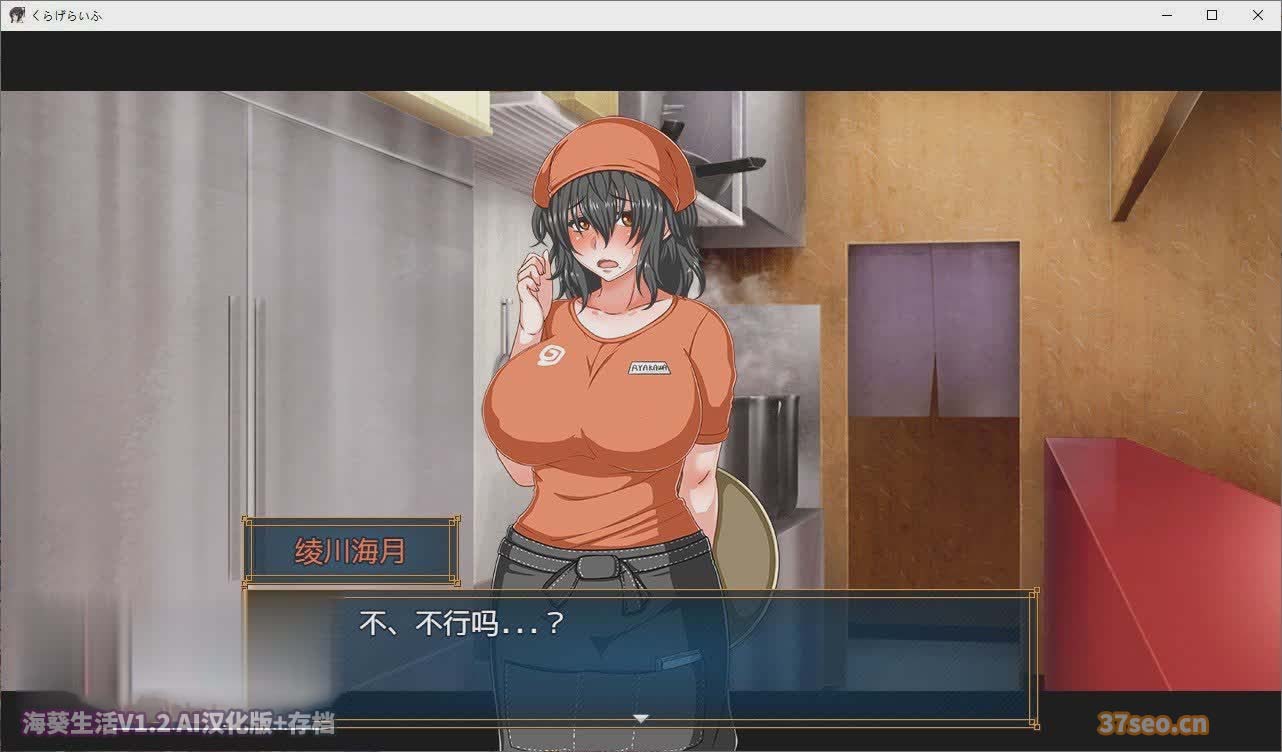1282x752 pixels.
Task: Click the ▼ continue arrow in dialogue box
Action: point(641,716)
